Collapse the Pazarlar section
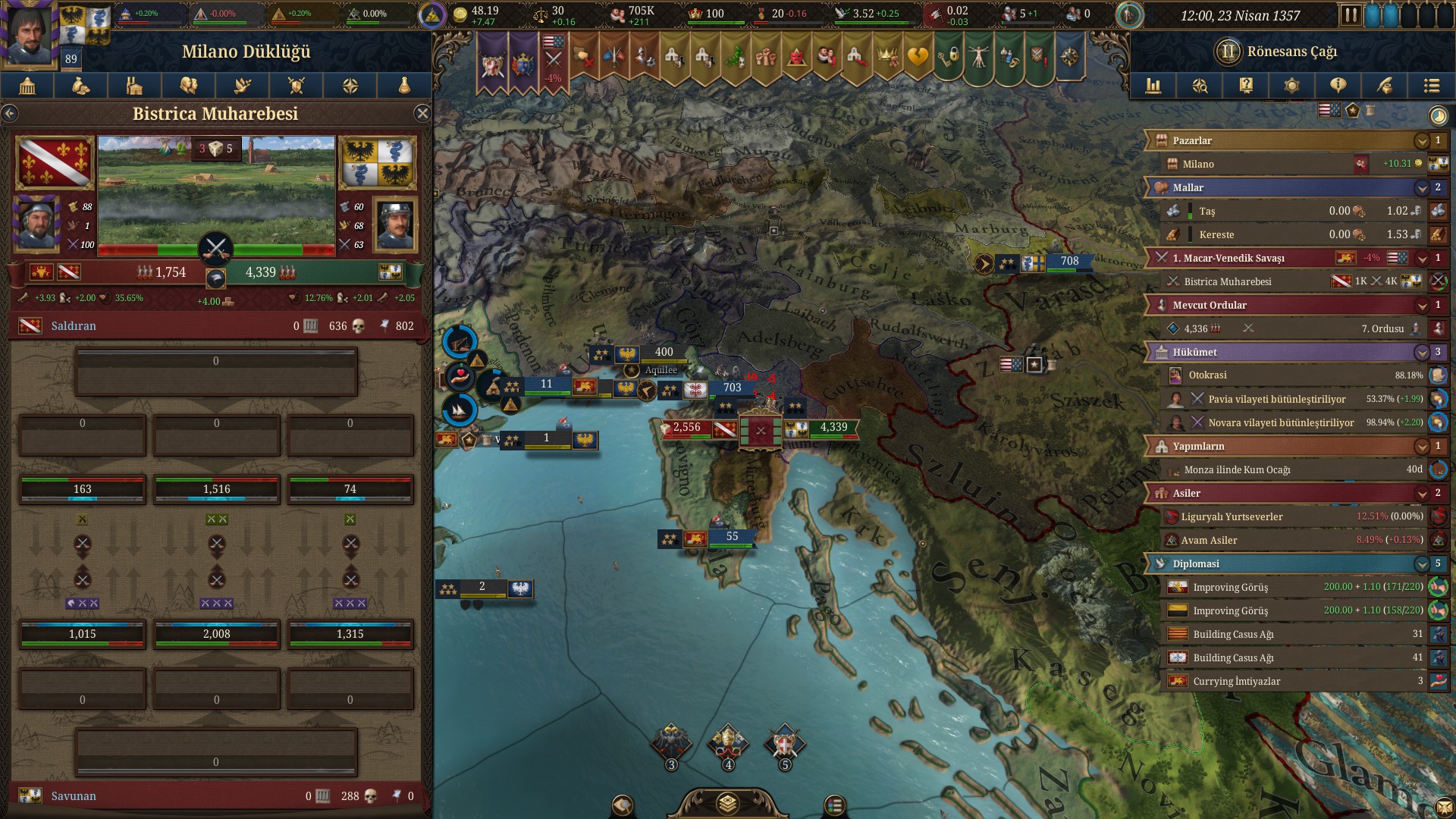 coord(1422,141)
